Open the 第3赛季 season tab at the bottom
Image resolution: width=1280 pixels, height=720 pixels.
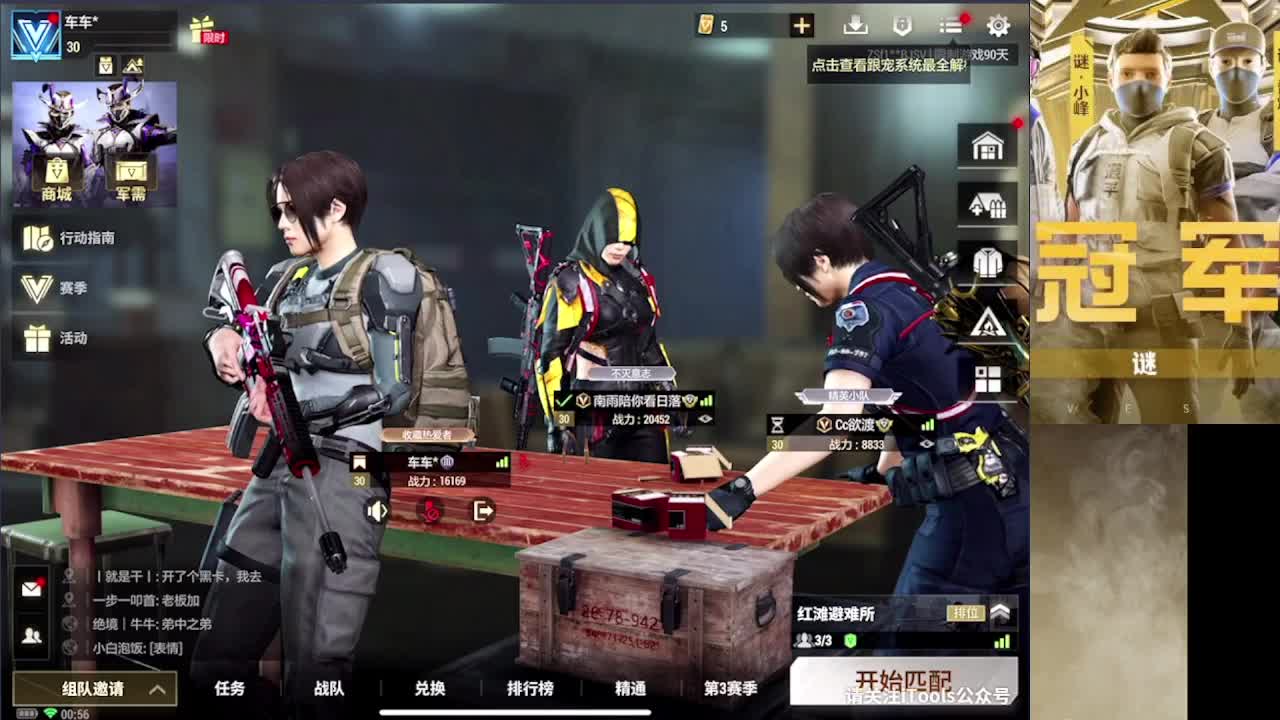click(729, 690)
